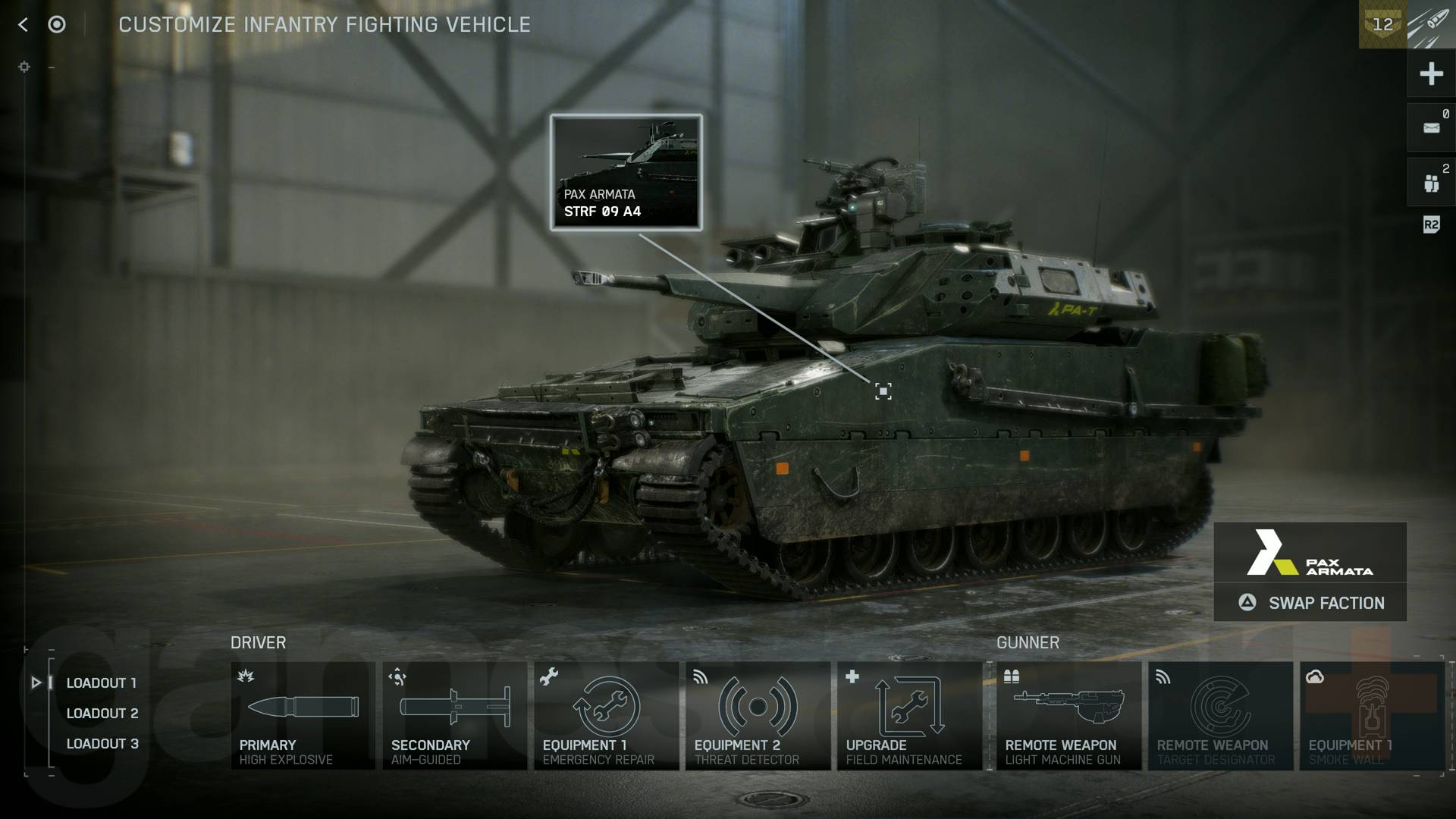This screenshot has height=819, width=1456.
Task: Choose the Equipment 2 Threat Detector slot
Action: click(758, 715)
